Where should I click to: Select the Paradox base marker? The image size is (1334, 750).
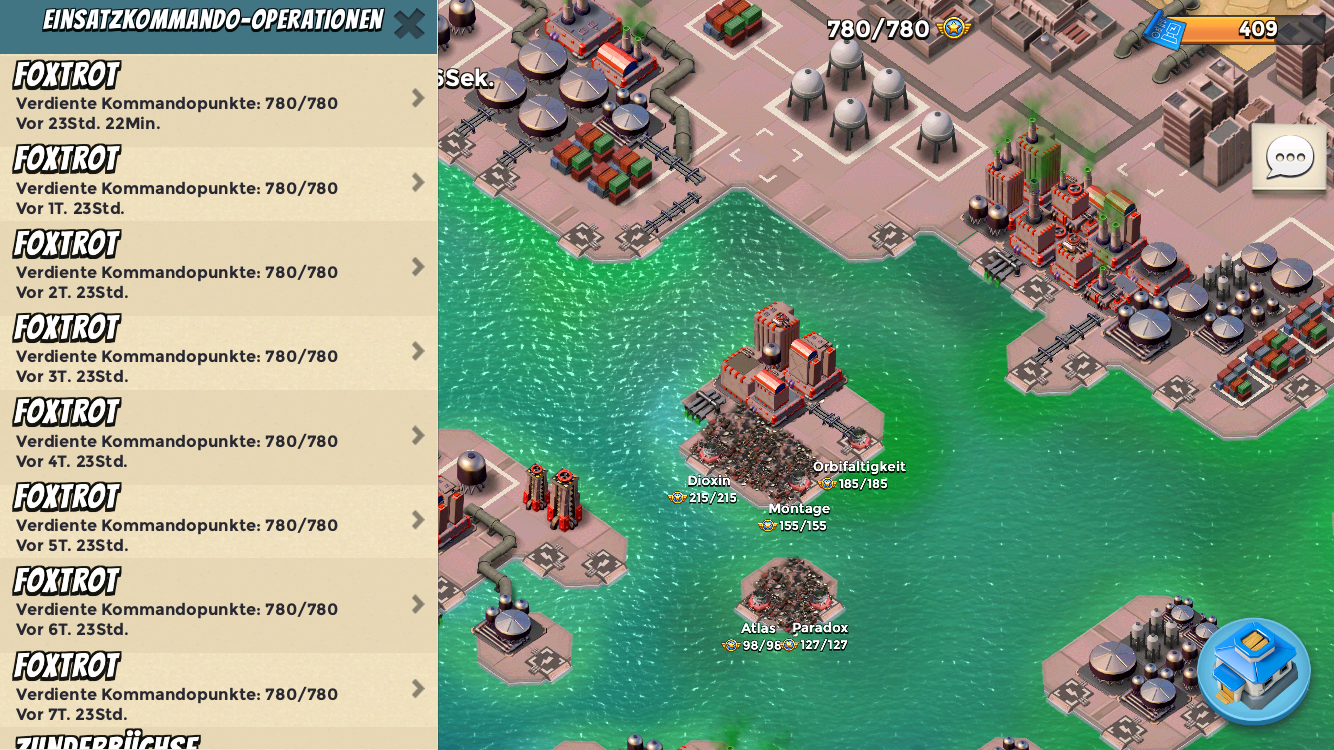coord(819,637)
